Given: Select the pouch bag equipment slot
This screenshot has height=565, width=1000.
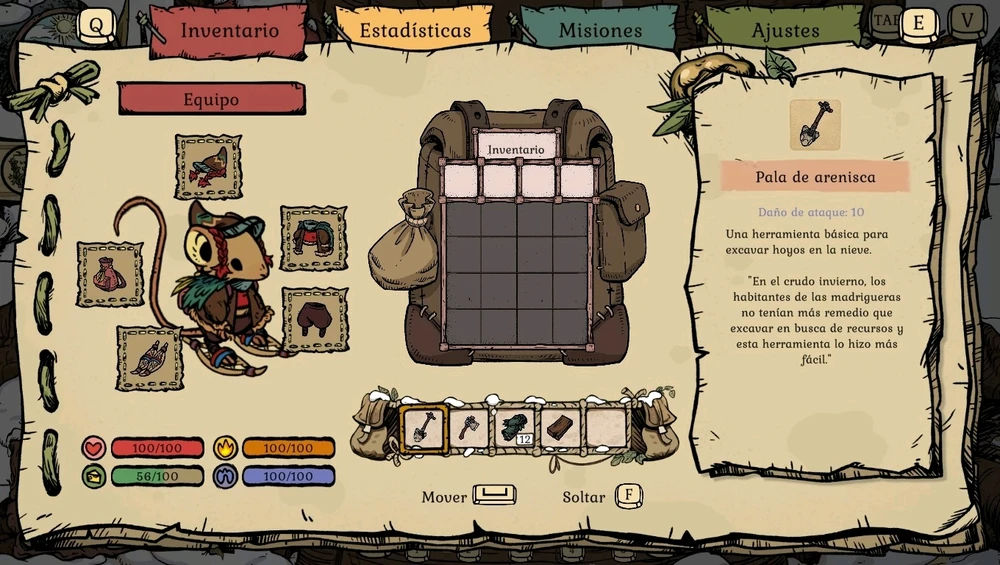Looking at the screenshot, I should [x=110, y=274].
